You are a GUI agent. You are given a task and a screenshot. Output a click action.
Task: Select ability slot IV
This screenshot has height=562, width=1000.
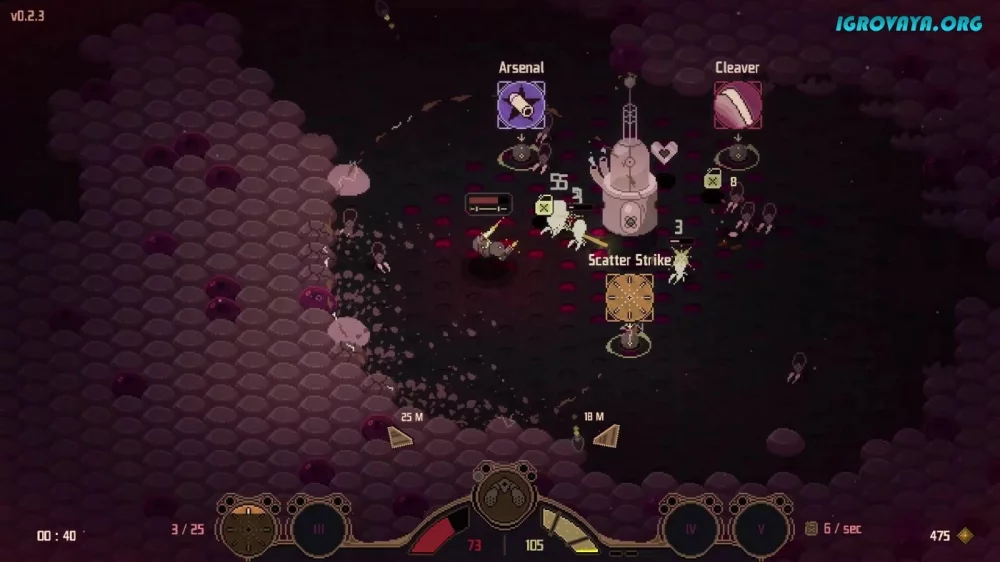689,527
